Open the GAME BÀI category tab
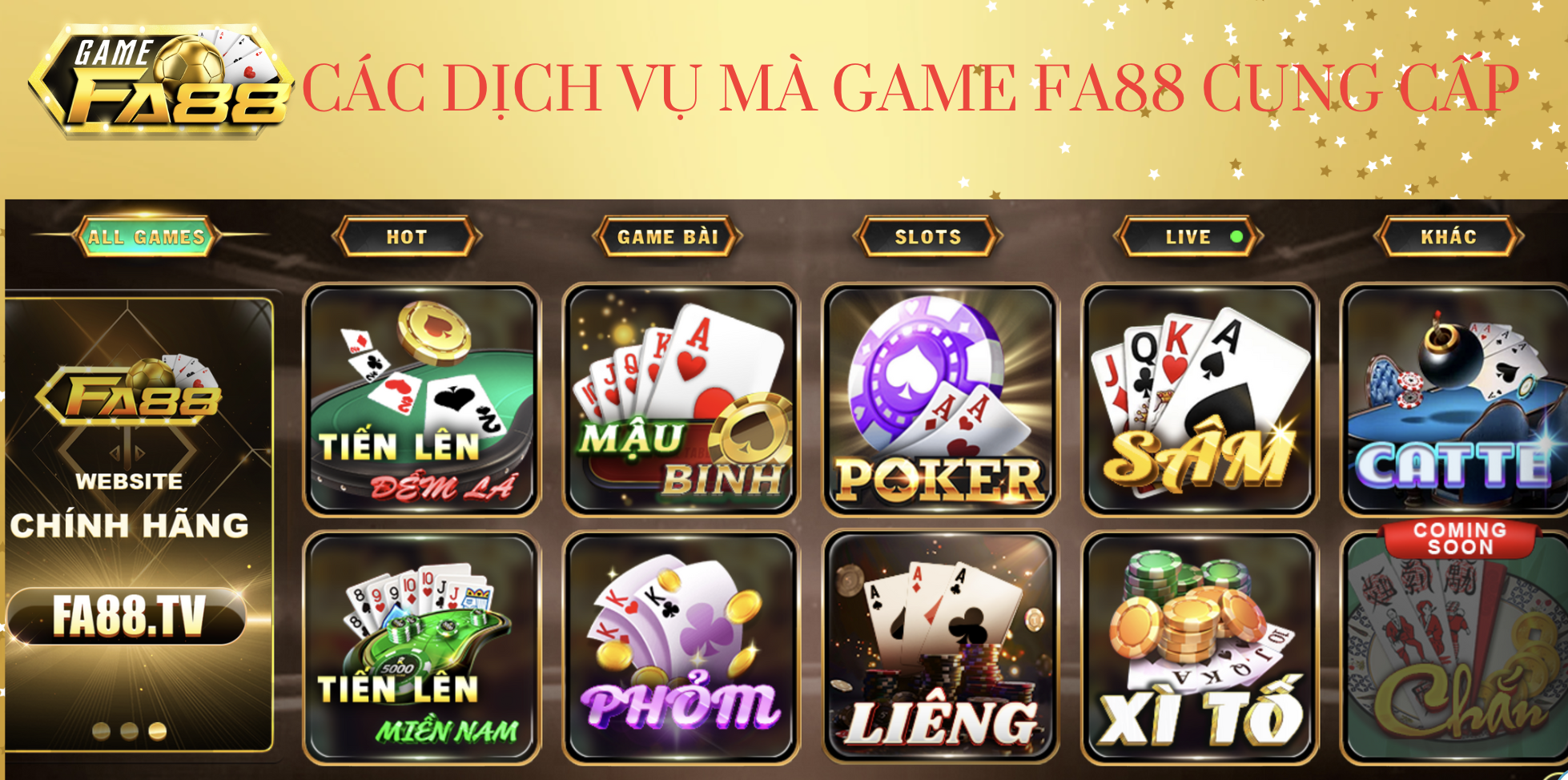The image size is (1568, 780). click(x=669, y=236)
